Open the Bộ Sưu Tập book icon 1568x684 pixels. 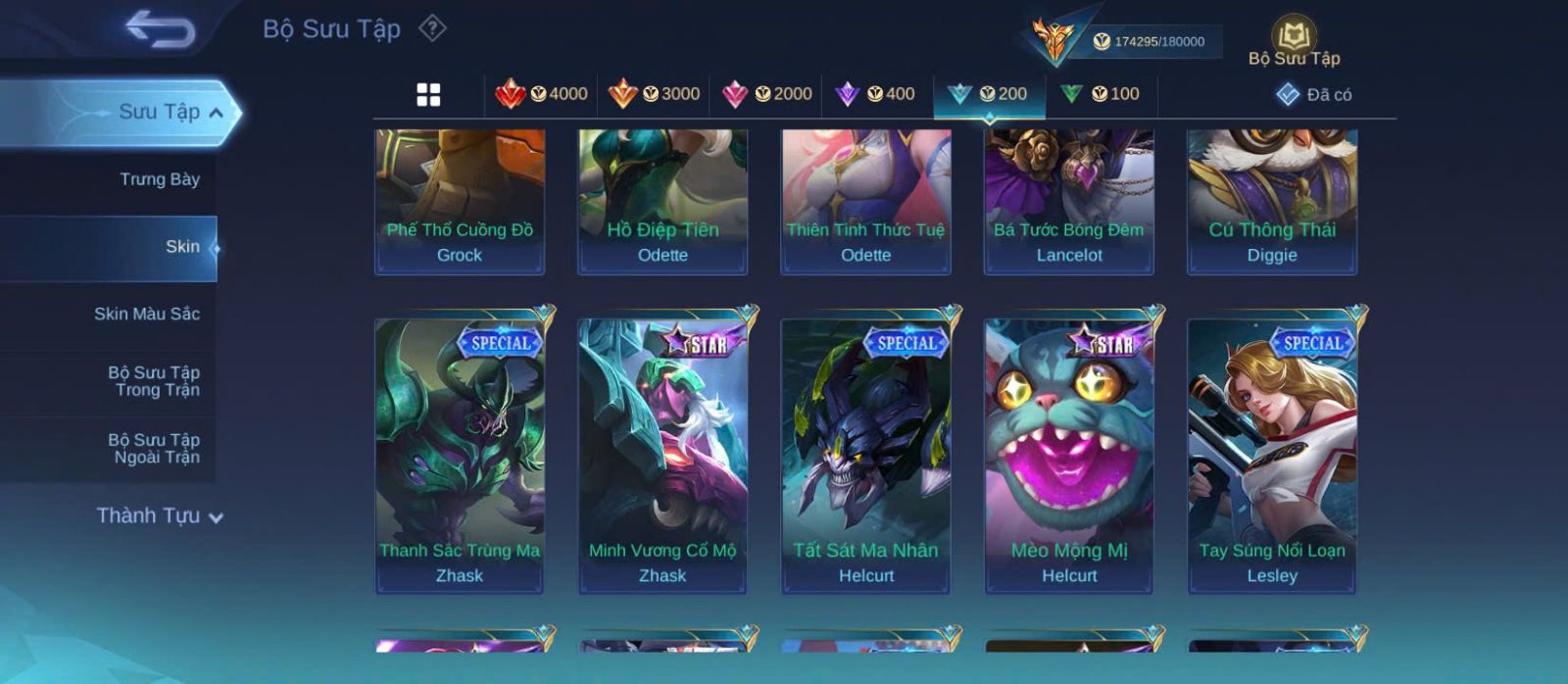1294,41
